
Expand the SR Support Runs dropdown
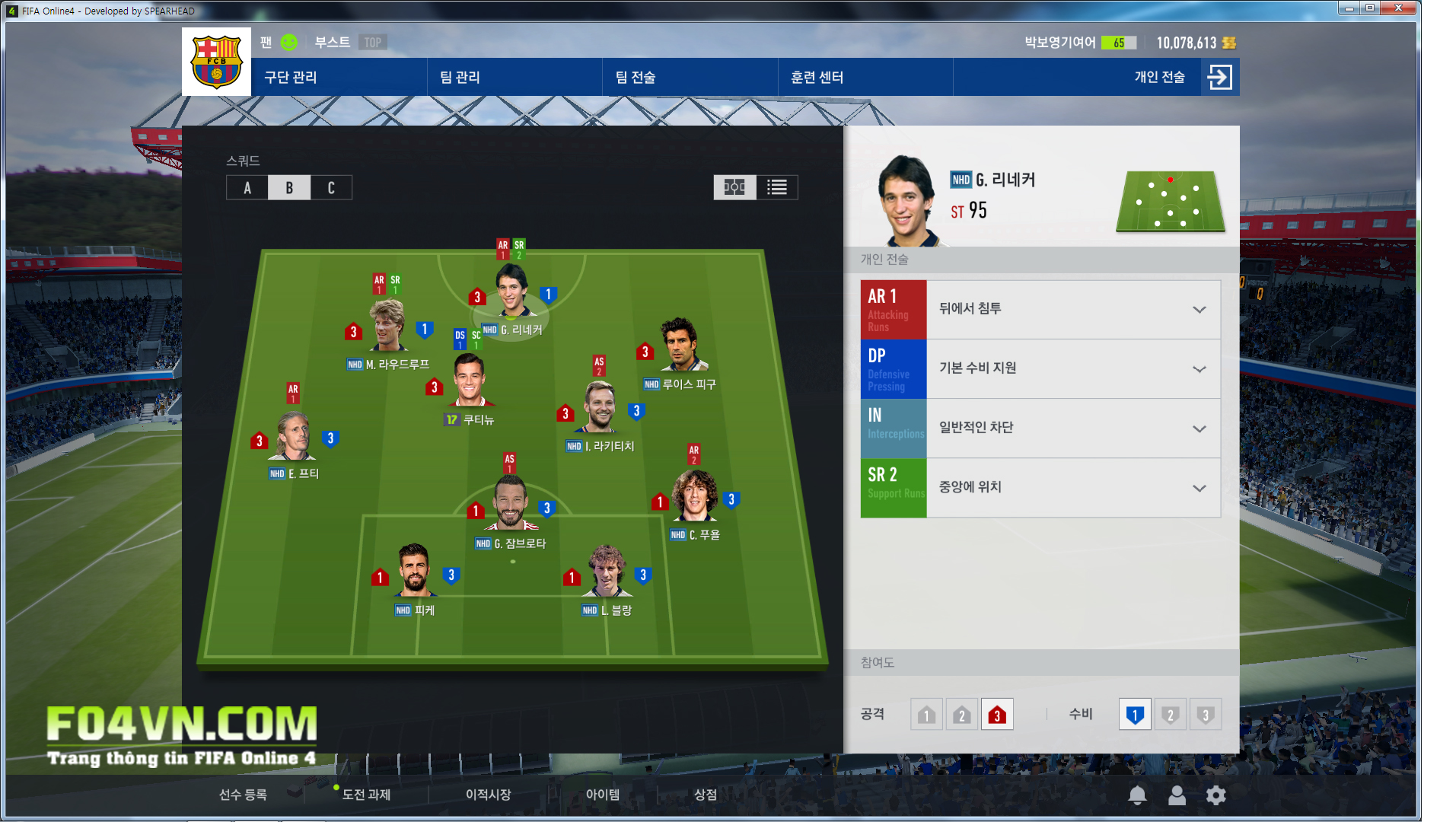click(x=1199, y=488)
